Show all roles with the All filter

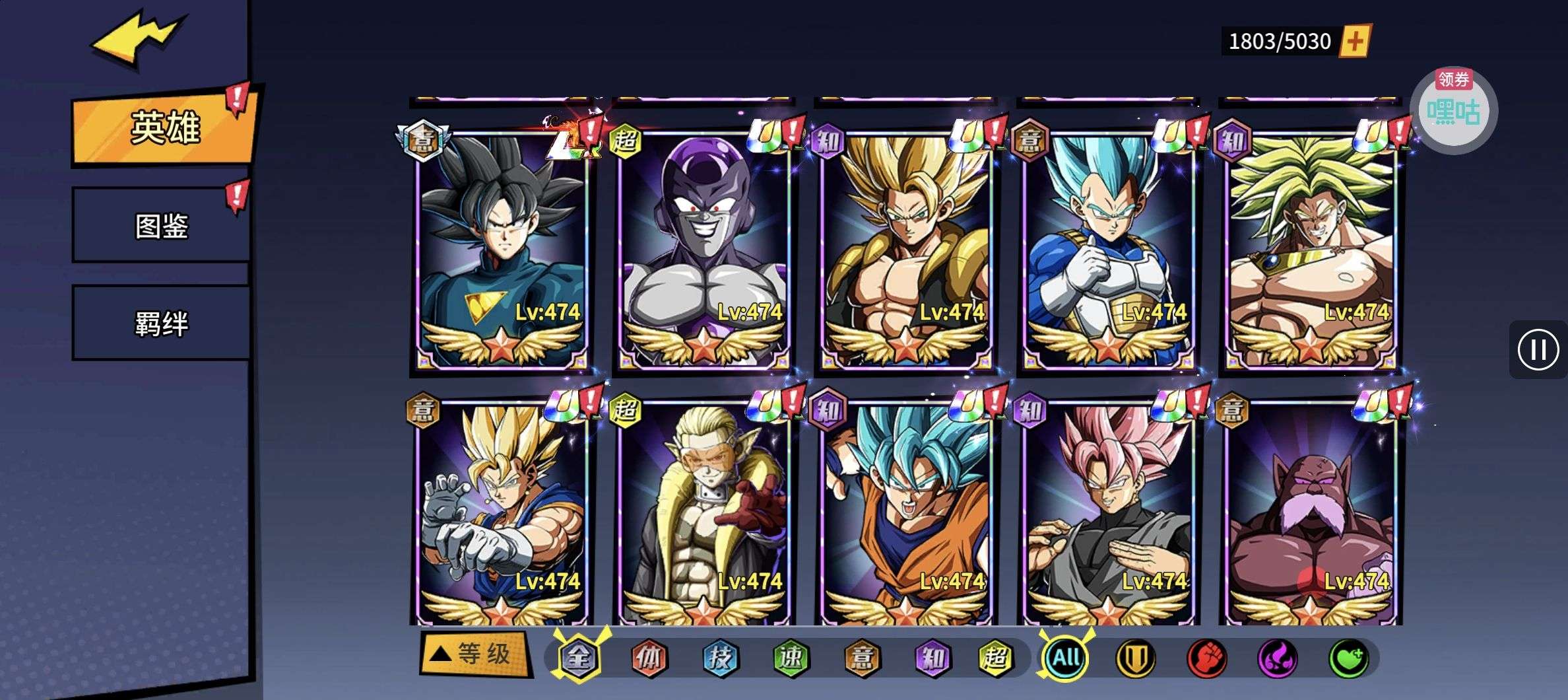pyautogui.click(x=1065, y=657)
